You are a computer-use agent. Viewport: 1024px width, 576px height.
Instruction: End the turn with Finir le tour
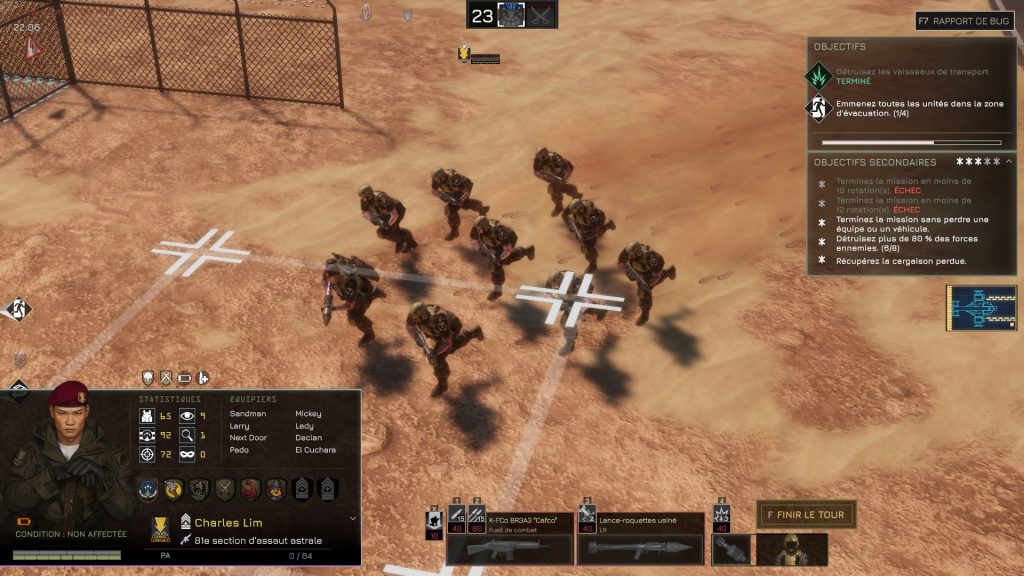(806, 515)
